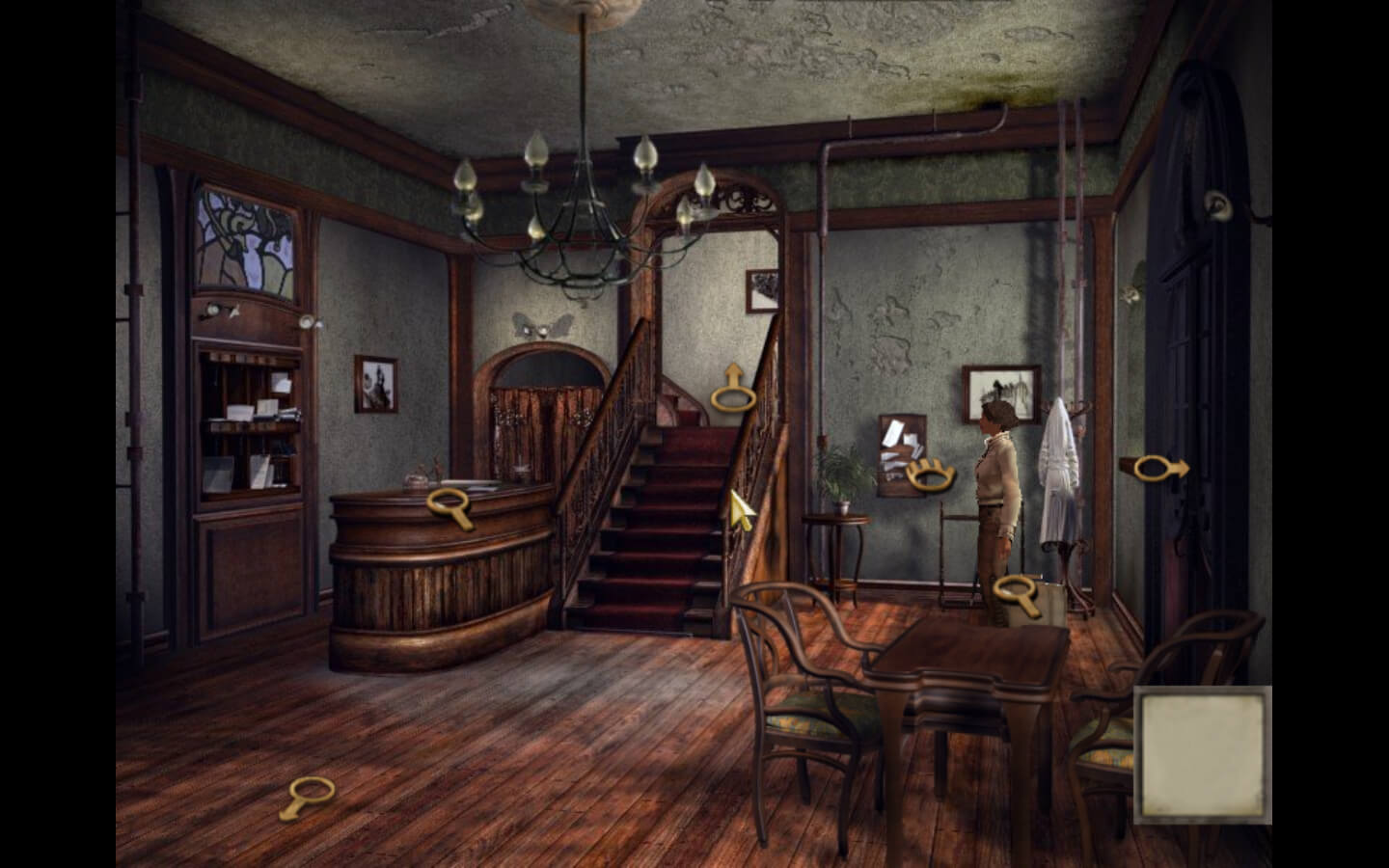Use the hand icon by the wall letter board

coord(931,474)
